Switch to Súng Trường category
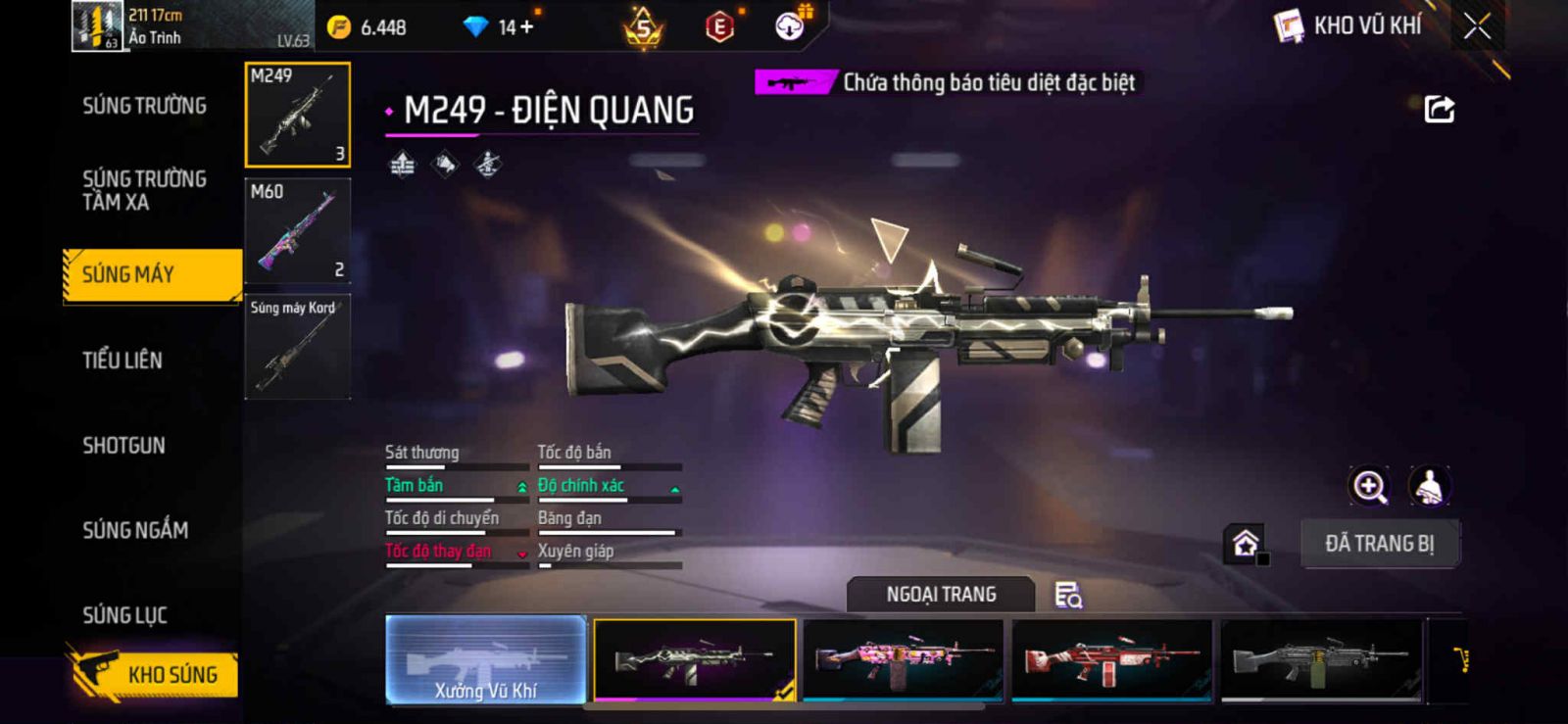The width and height of the screenshot is (1568, 724). [x=144, y=106]
